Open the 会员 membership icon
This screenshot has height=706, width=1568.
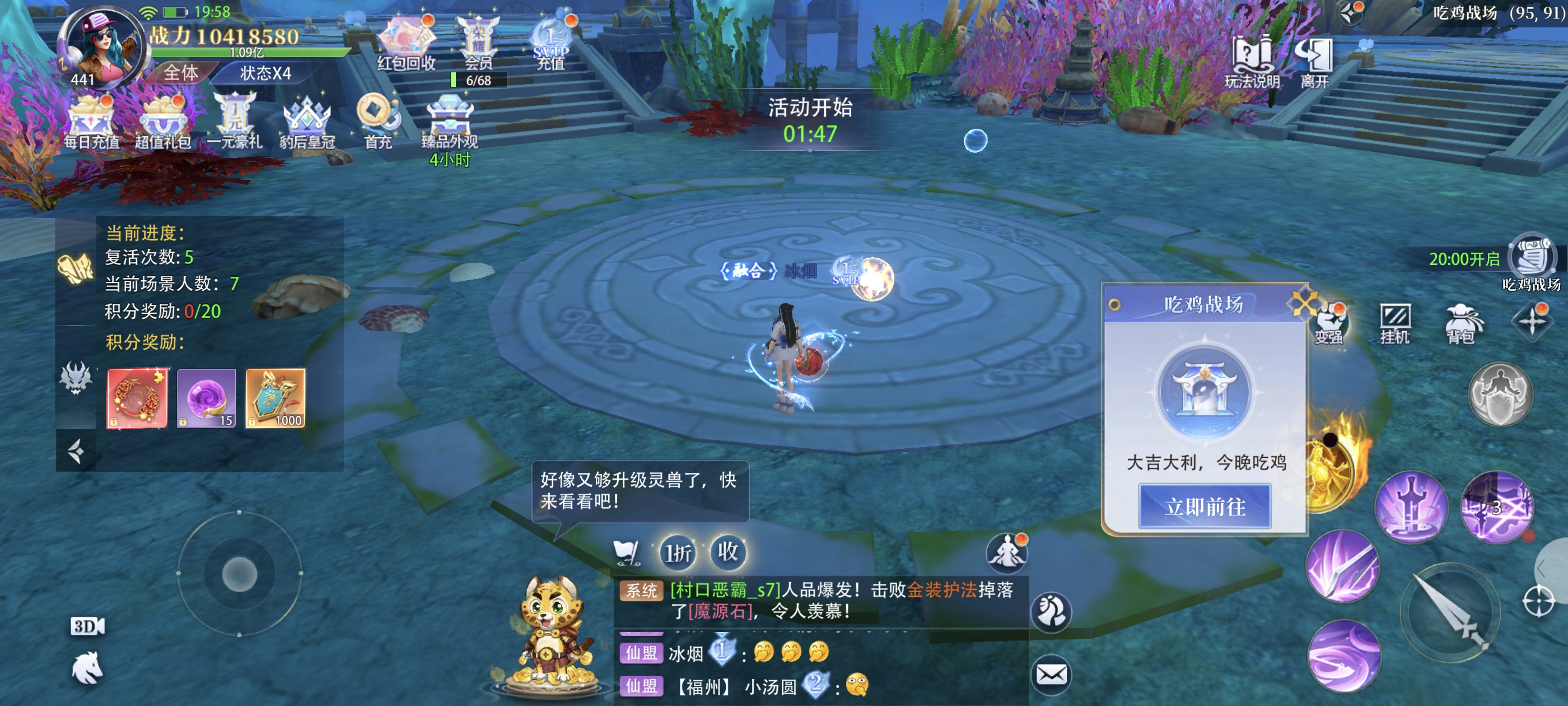[x=478, y=43]
